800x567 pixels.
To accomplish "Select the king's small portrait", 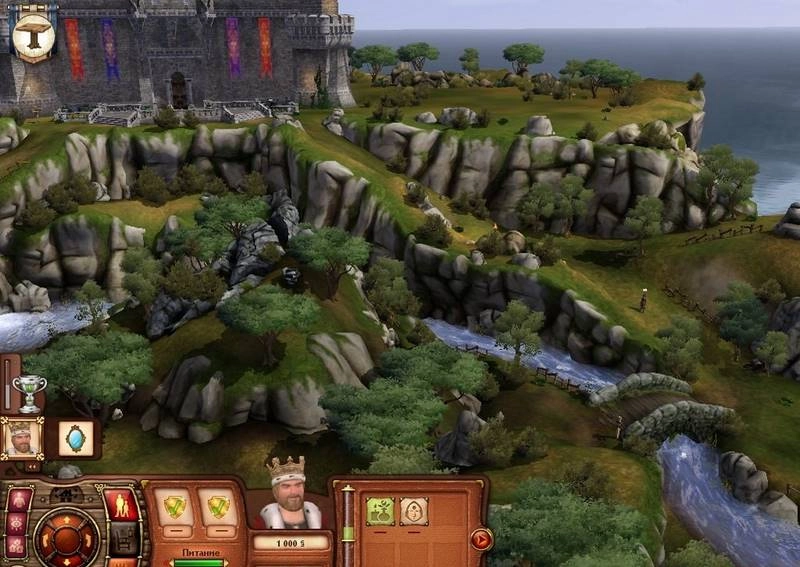I will tap(21, 437).
